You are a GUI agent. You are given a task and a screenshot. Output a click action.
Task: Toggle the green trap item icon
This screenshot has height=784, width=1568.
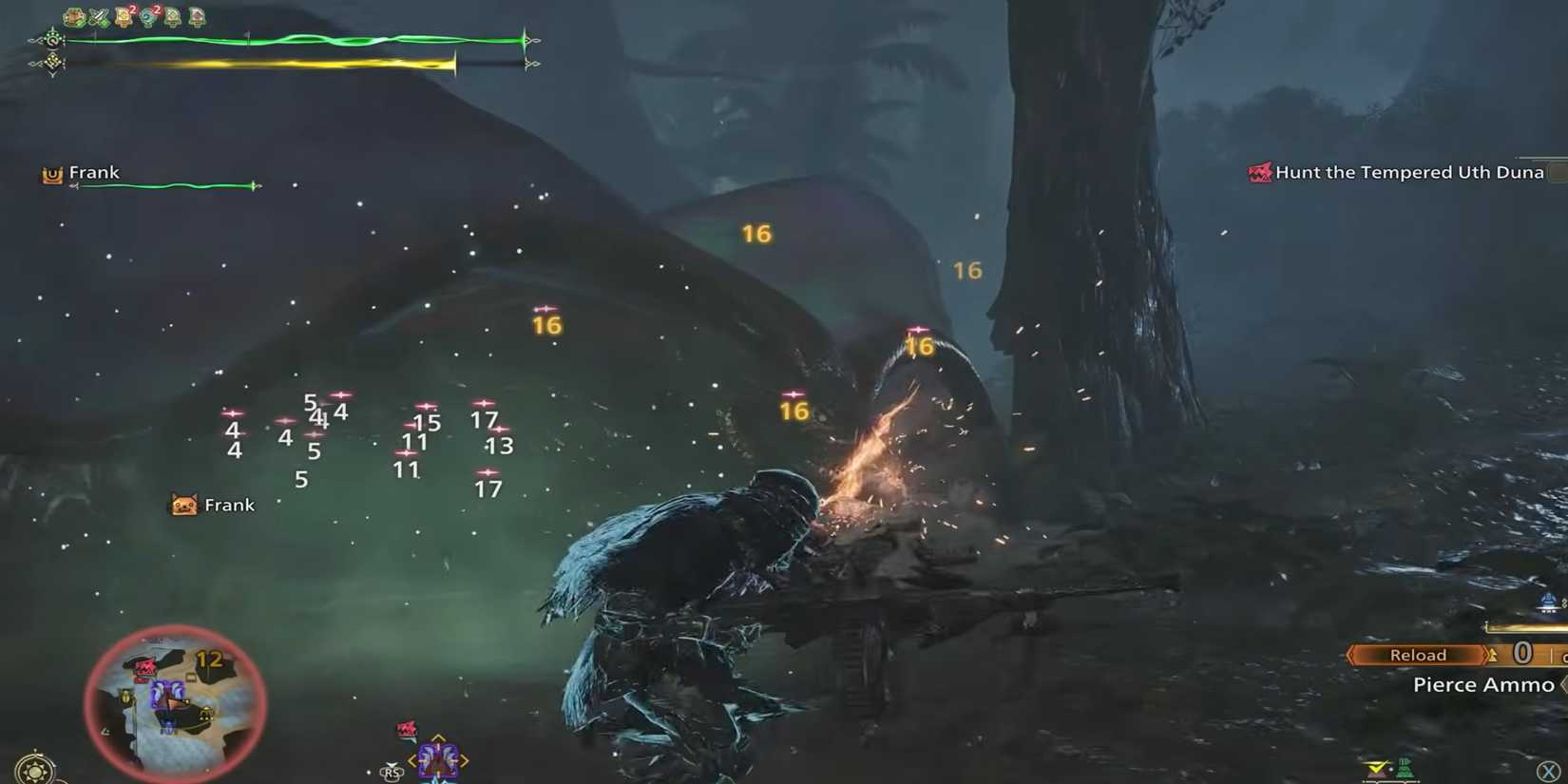tap(1405, 767)
